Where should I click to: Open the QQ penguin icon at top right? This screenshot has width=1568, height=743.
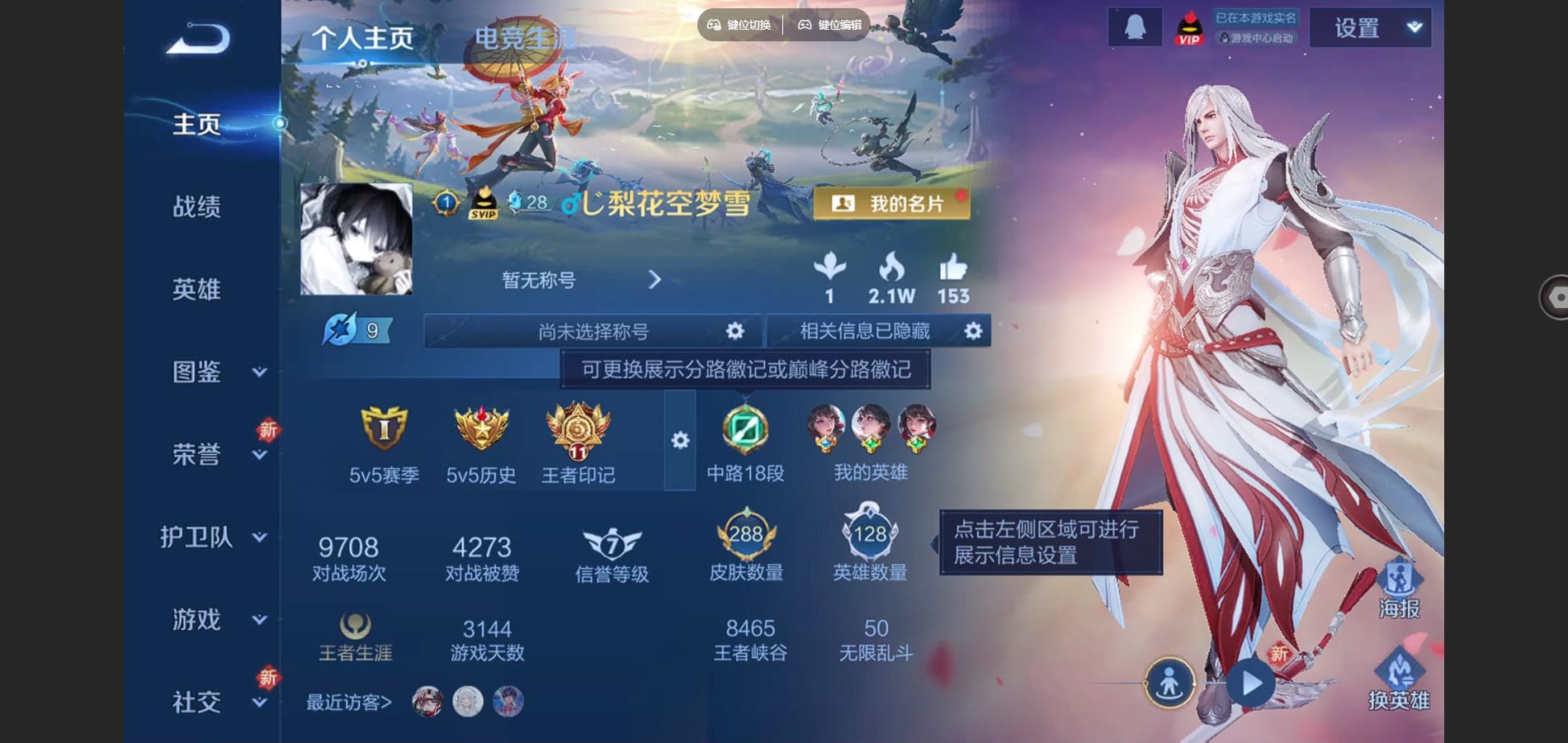pyautogui.click(x=1134, y=27)
